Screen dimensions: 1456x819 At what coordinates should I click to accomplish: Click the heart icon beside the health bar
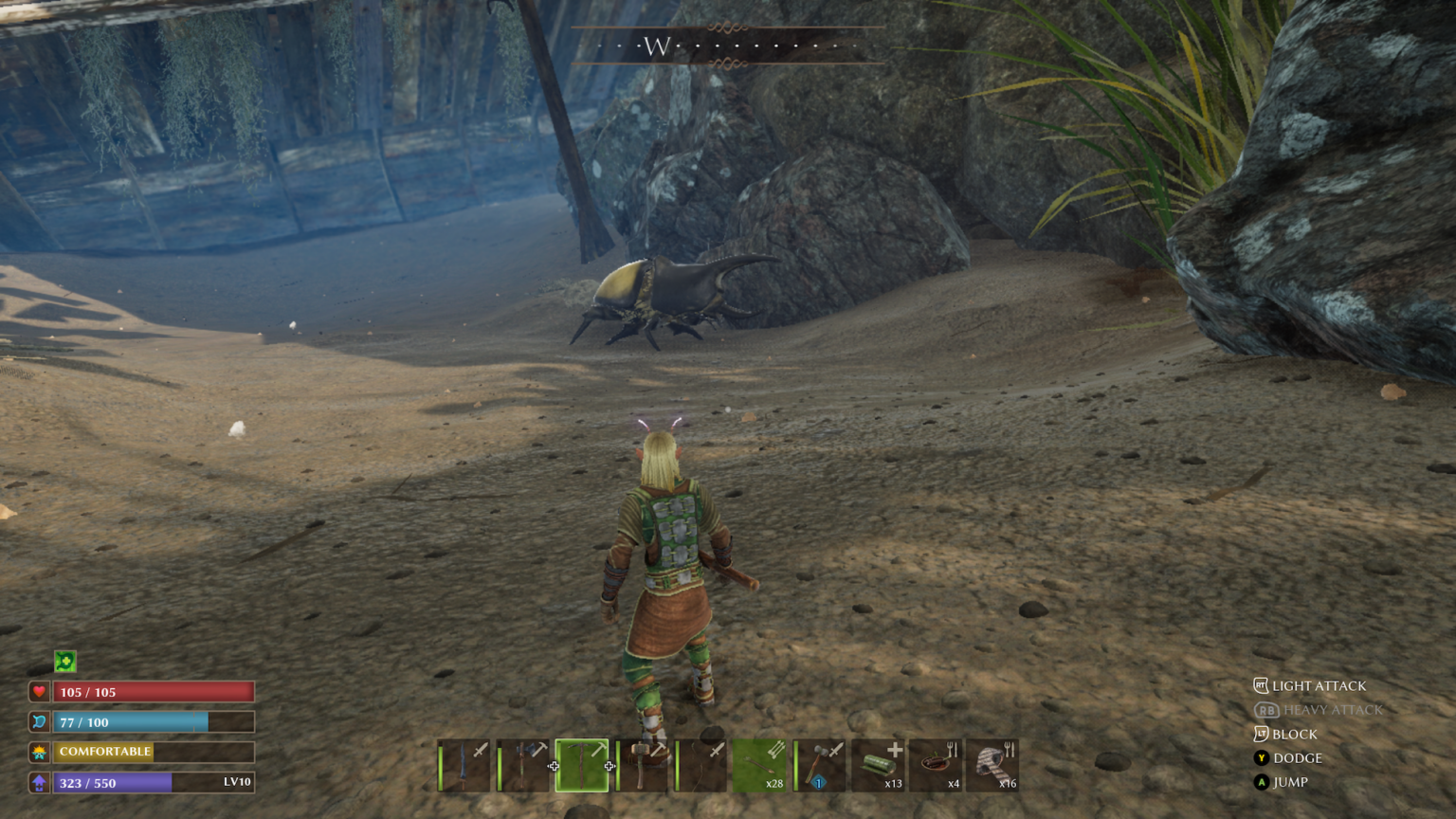coord(37,692)
